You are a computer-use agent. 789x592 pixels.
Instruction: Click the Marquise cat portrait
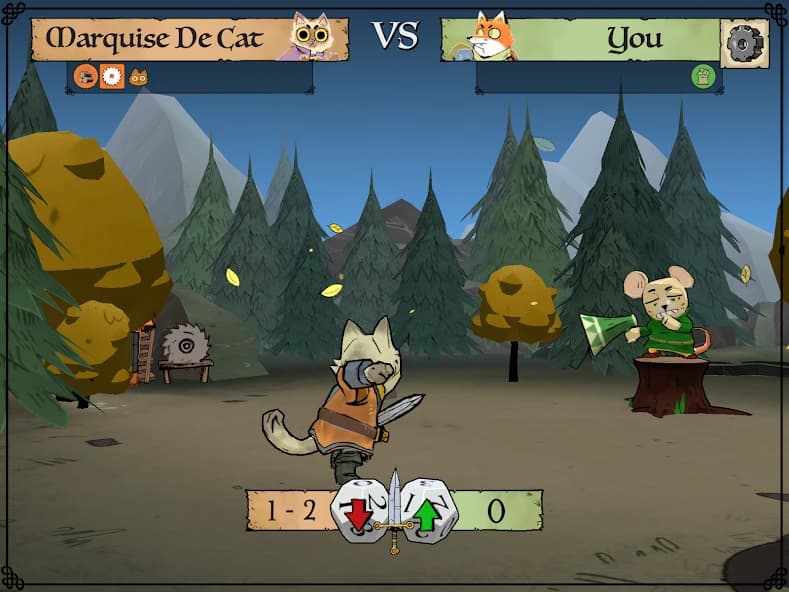311,36
